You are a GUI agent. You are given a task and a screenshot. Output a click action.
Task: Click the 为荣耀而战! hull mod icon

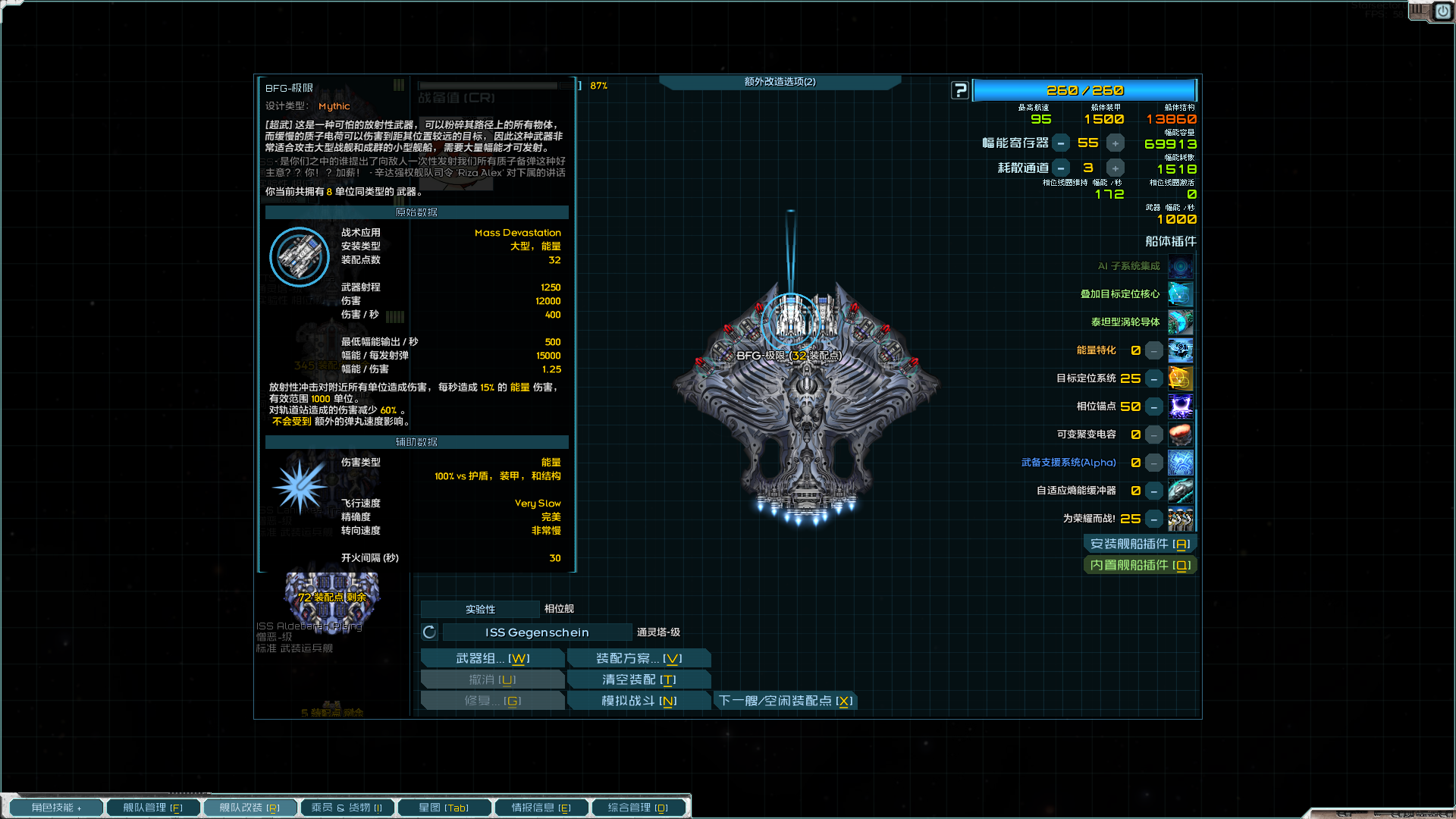(x=1181, y=519)
